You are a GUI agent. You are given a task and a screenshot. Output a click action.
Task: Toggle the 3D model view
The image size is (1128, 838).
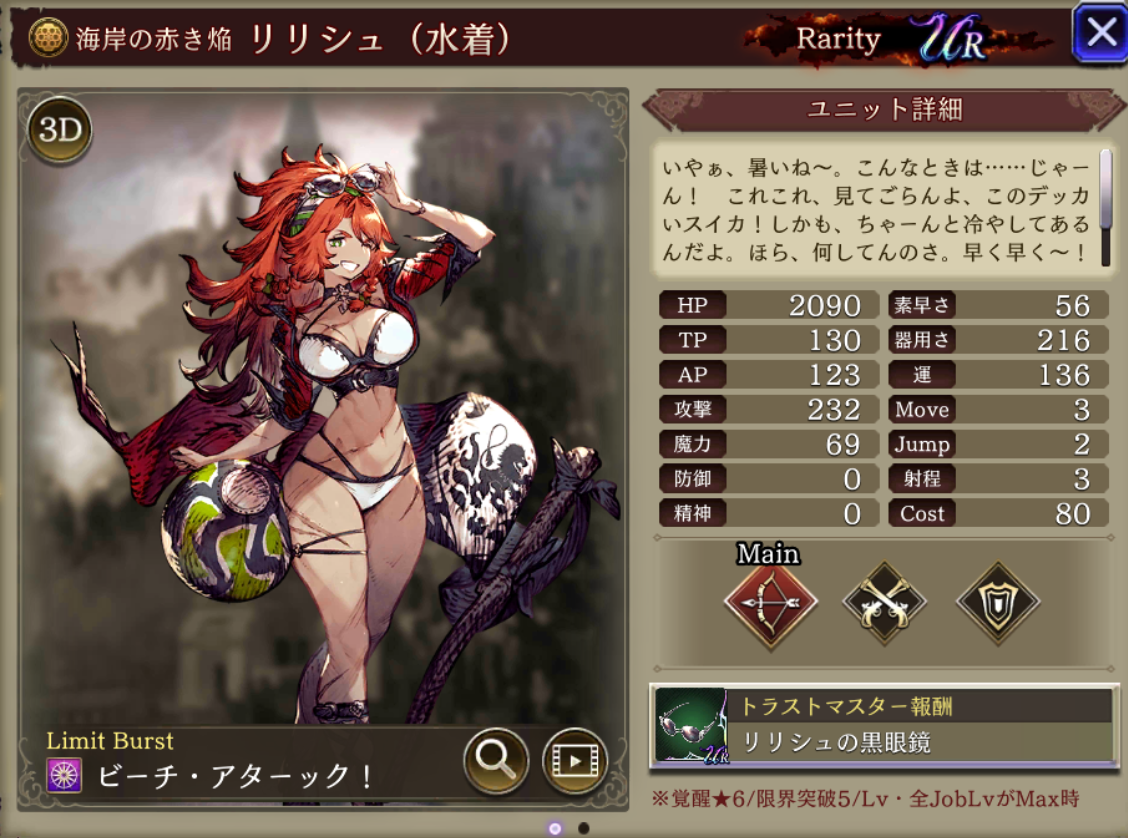[x=59, y=131]
